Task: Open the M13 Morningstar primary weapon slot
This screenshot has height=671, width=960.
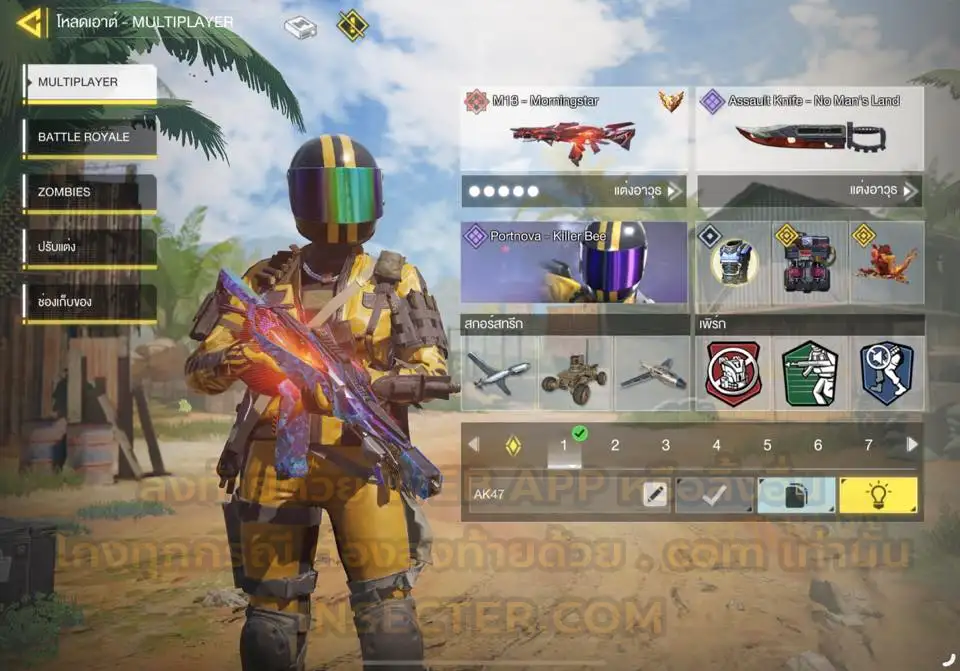Action: 574,130
